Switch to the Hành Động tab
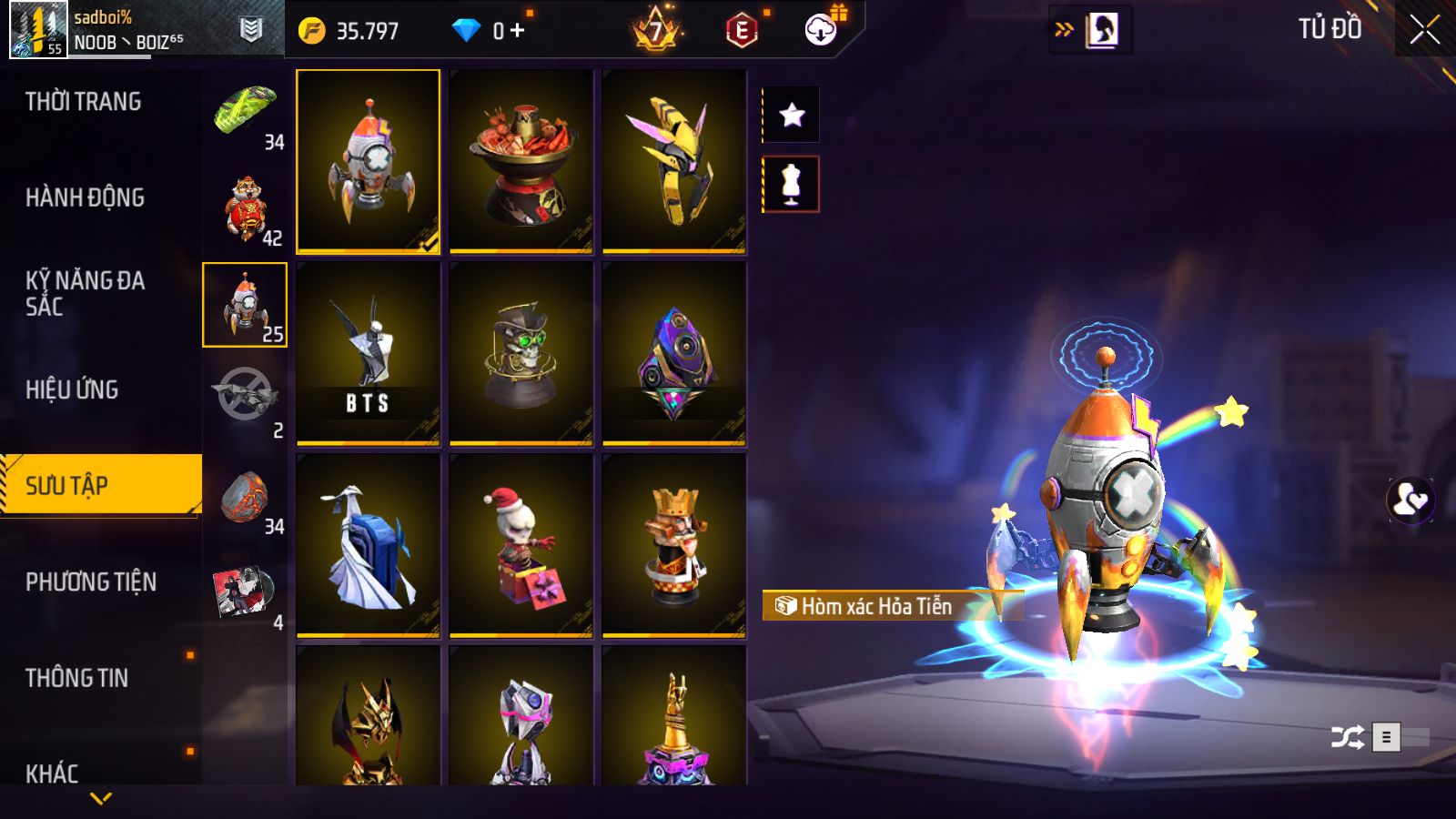 click(85, 197)
